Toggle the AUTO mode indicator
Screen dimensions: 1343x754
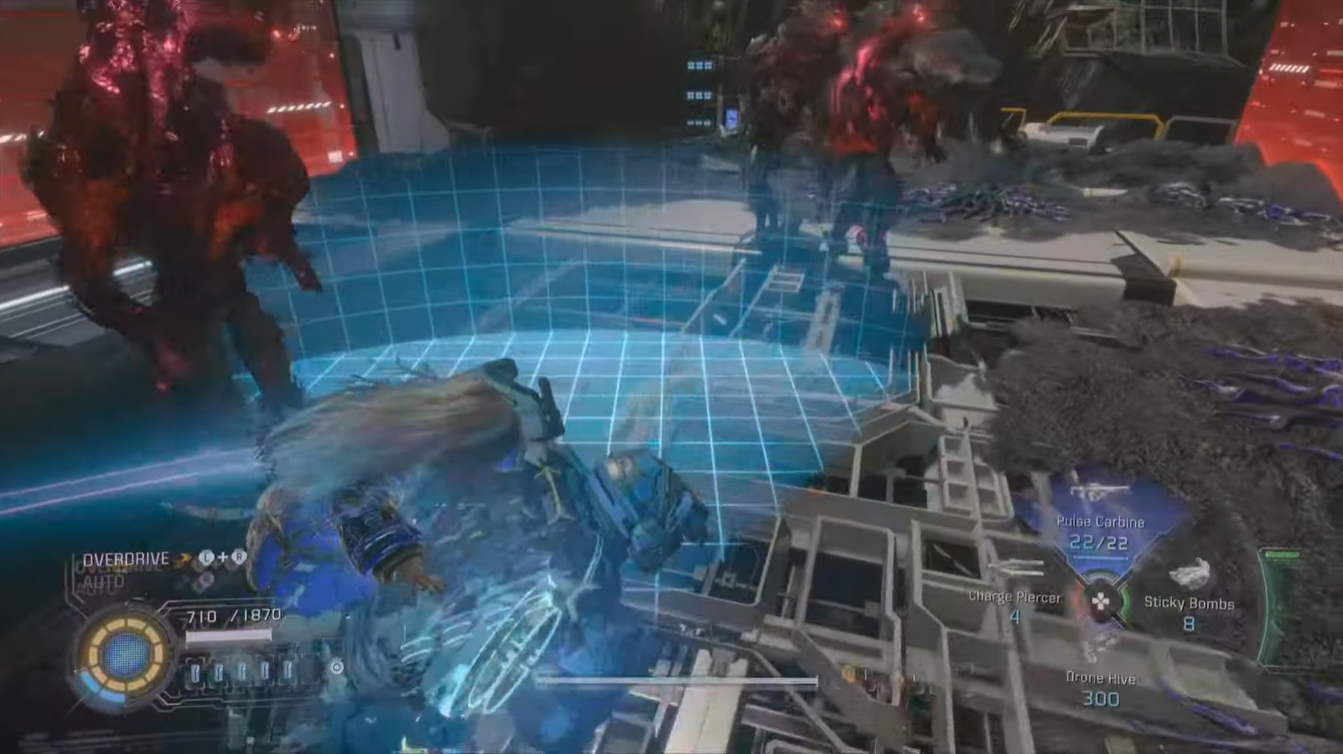point(100,582)
